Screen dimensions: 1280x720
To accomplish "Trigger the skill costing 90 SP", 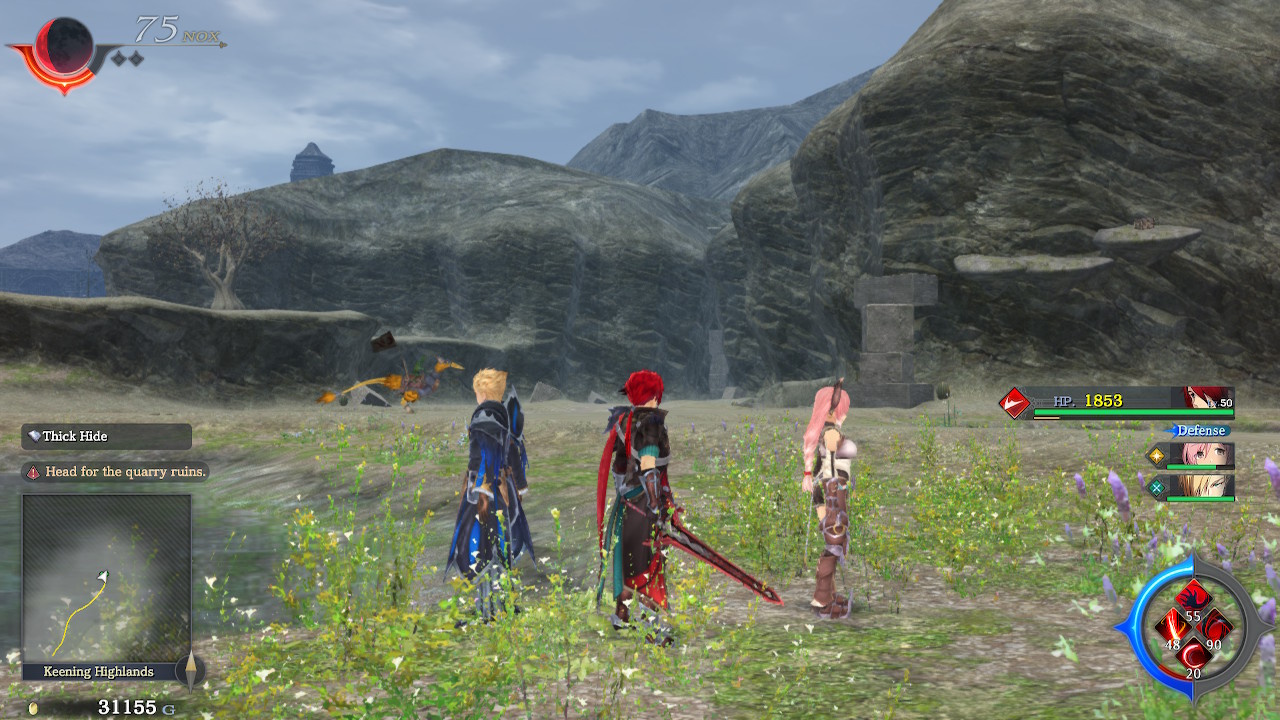I will pyautogui.click(x=1216, y=630).
